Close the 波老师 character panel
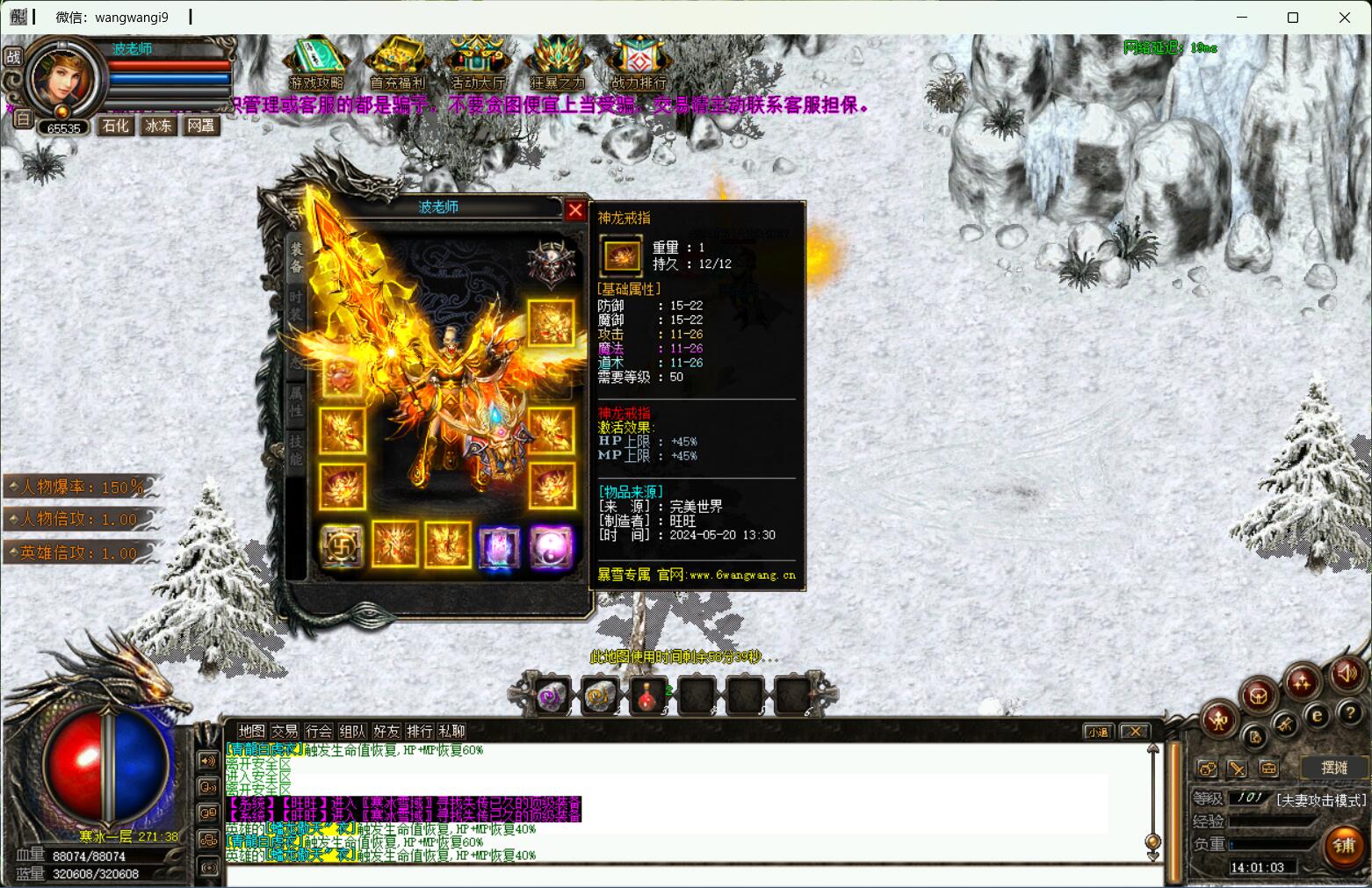The width and height of the screenshot is (1372, 888). pyautogui.click(x=574, y=210)
